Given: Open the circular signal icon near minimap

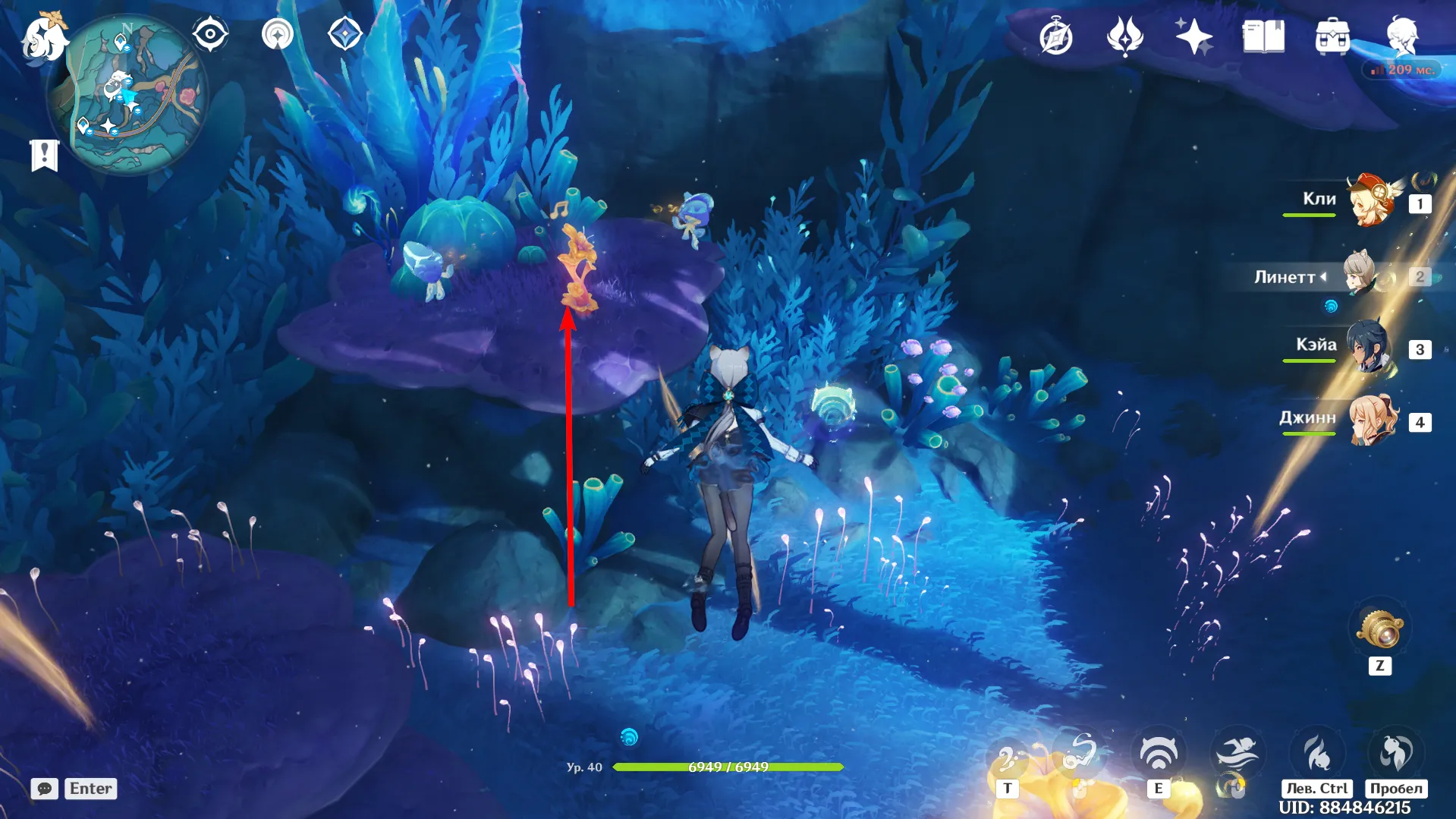Looking at the screenshot, I should [277, 34].
